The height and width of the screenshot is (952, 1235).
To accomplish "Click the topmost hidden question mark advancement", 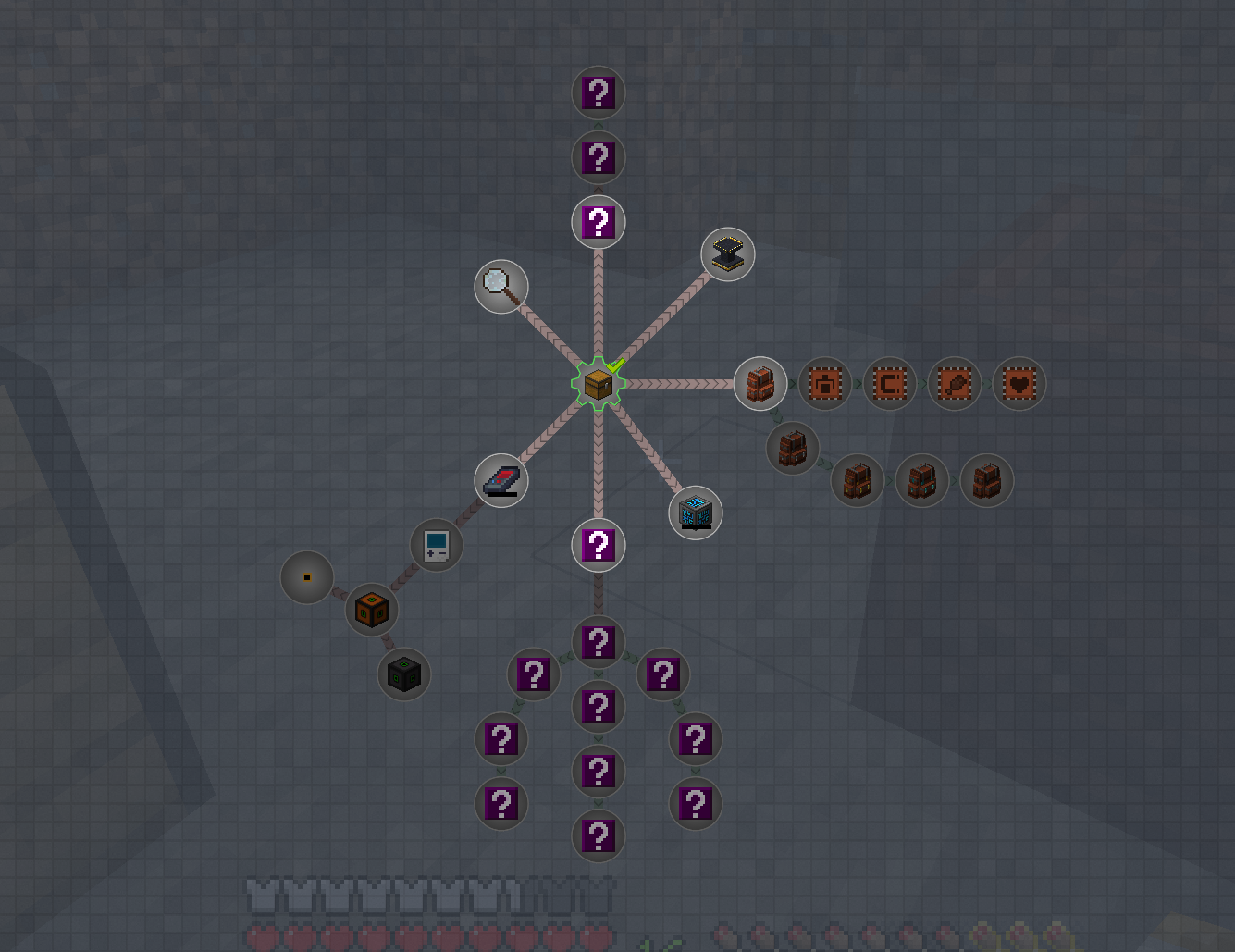I will pyautogui.click(x=599, y=92).
